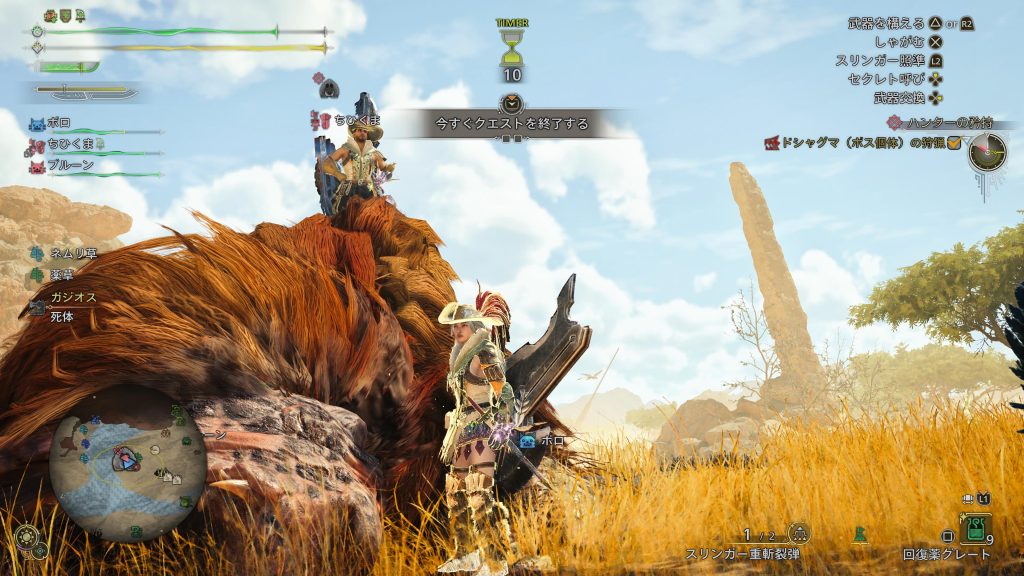Select the スリンガー重斬裂弾 slinger ammo icon
This screenshot has height=576, width=1024.
(798, 535)
